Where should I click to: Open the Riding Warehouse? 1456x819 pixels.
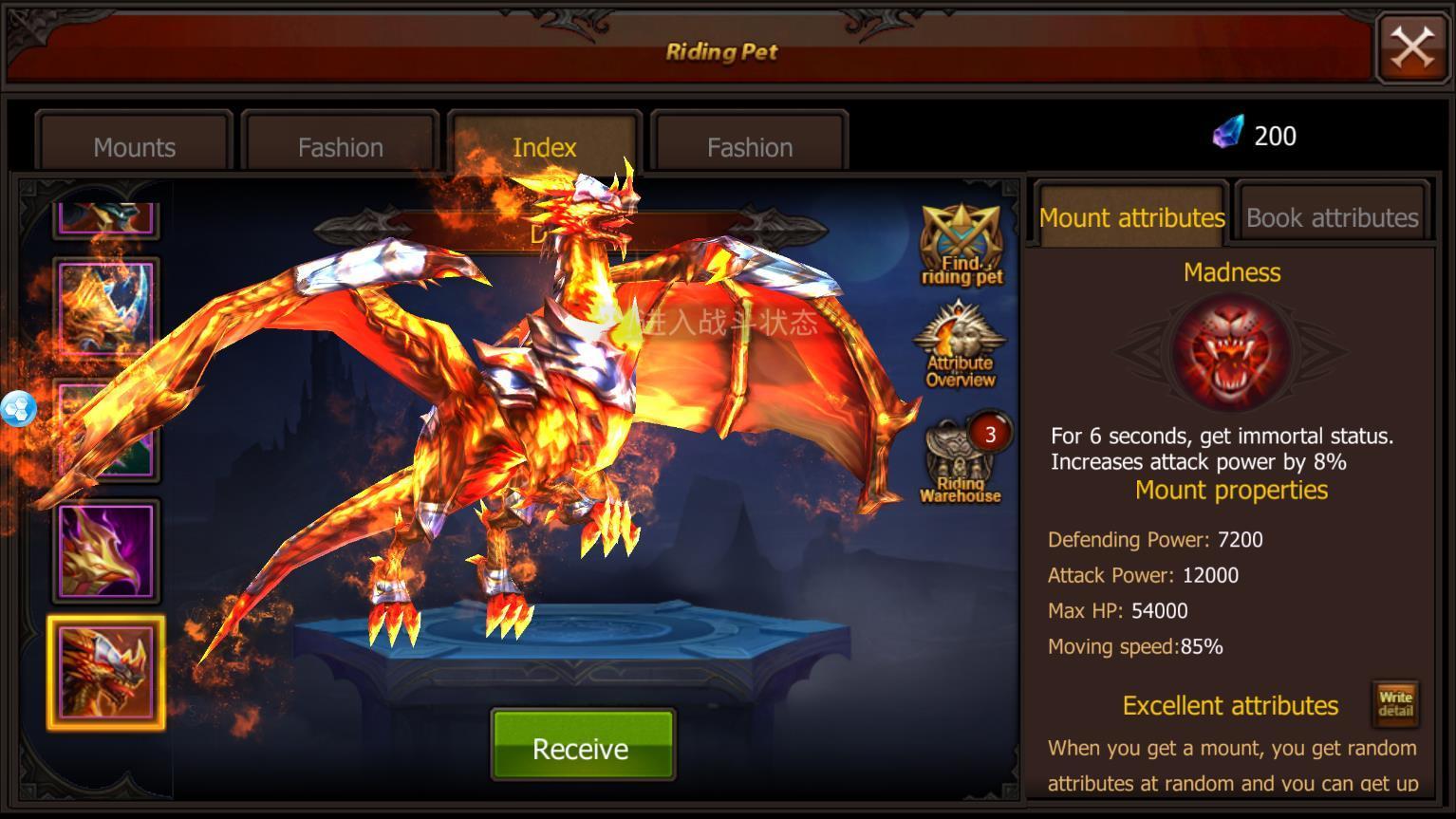pos(961,461)
